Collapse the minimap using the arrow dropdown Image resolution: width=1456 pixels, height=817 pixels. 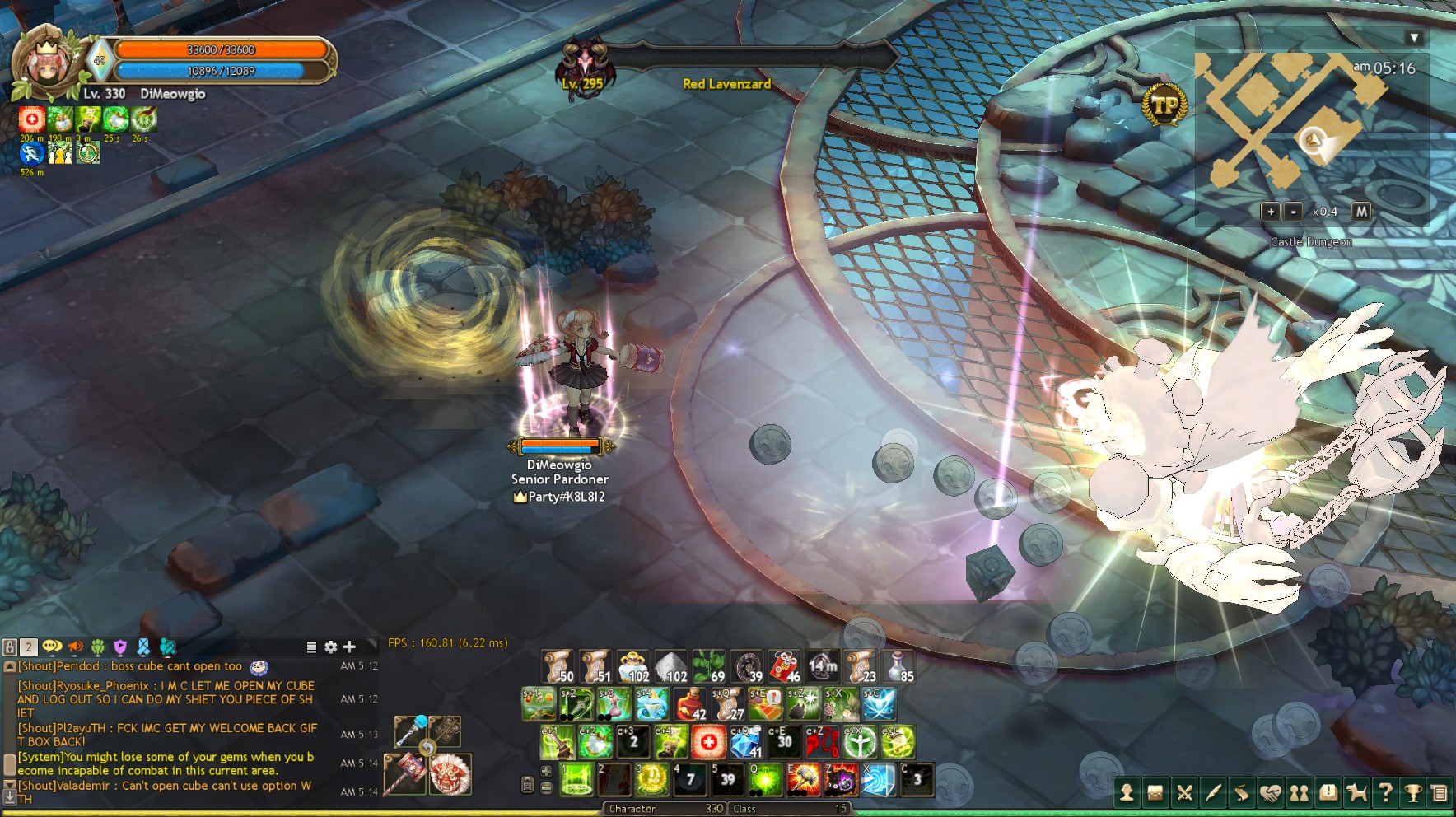tap(1414, 38)
